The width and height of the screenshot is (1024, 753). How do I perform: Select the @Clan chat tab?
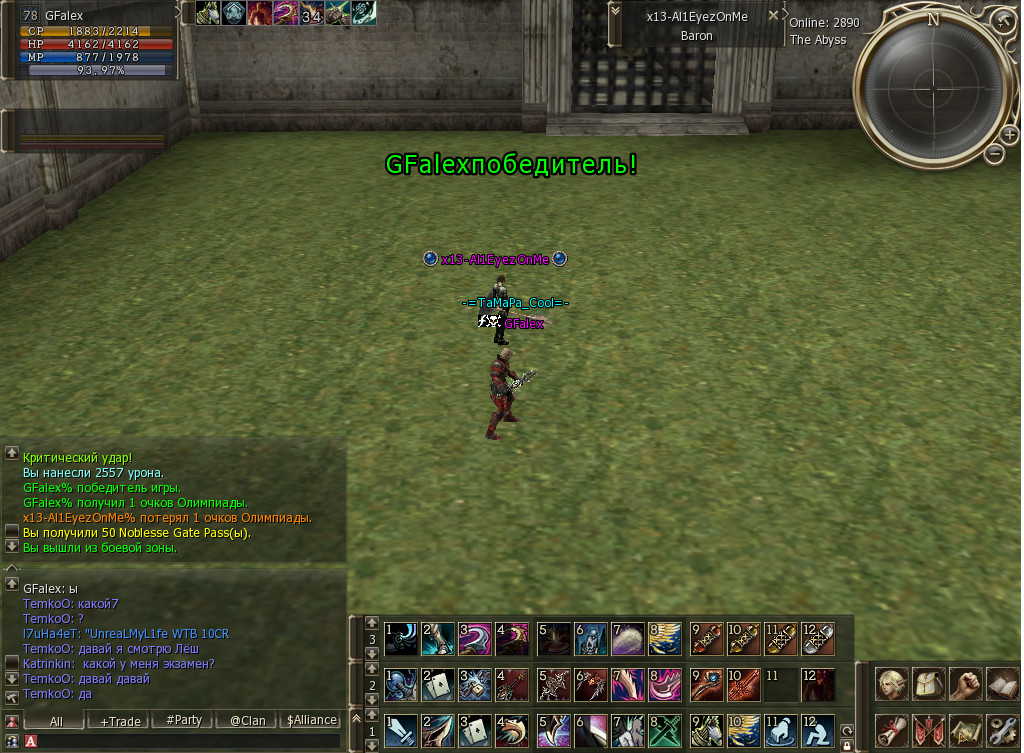(x=247, y=720)
